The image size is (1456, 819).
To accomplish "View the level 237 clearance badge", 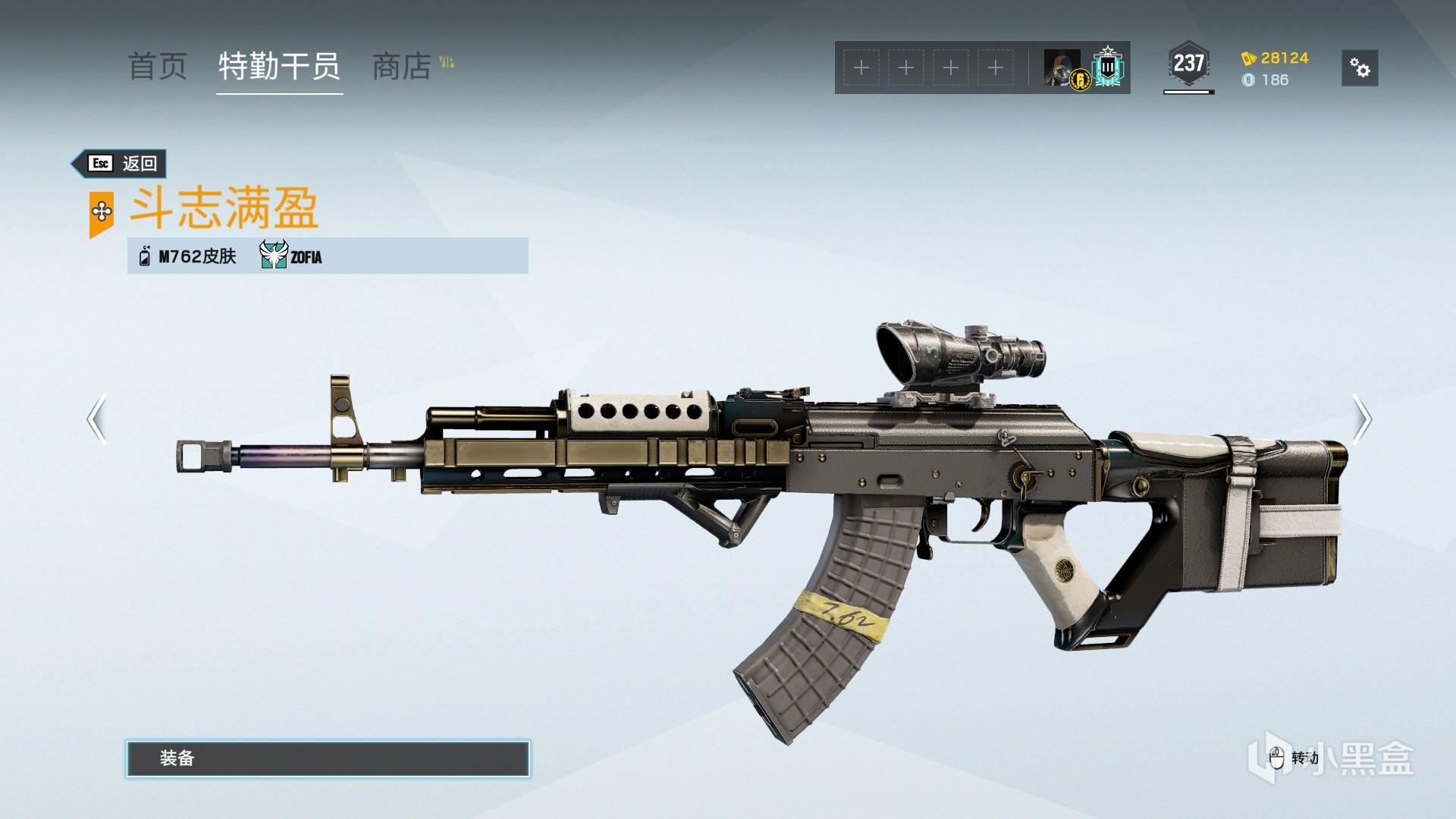I will (x=1188, y=64).
